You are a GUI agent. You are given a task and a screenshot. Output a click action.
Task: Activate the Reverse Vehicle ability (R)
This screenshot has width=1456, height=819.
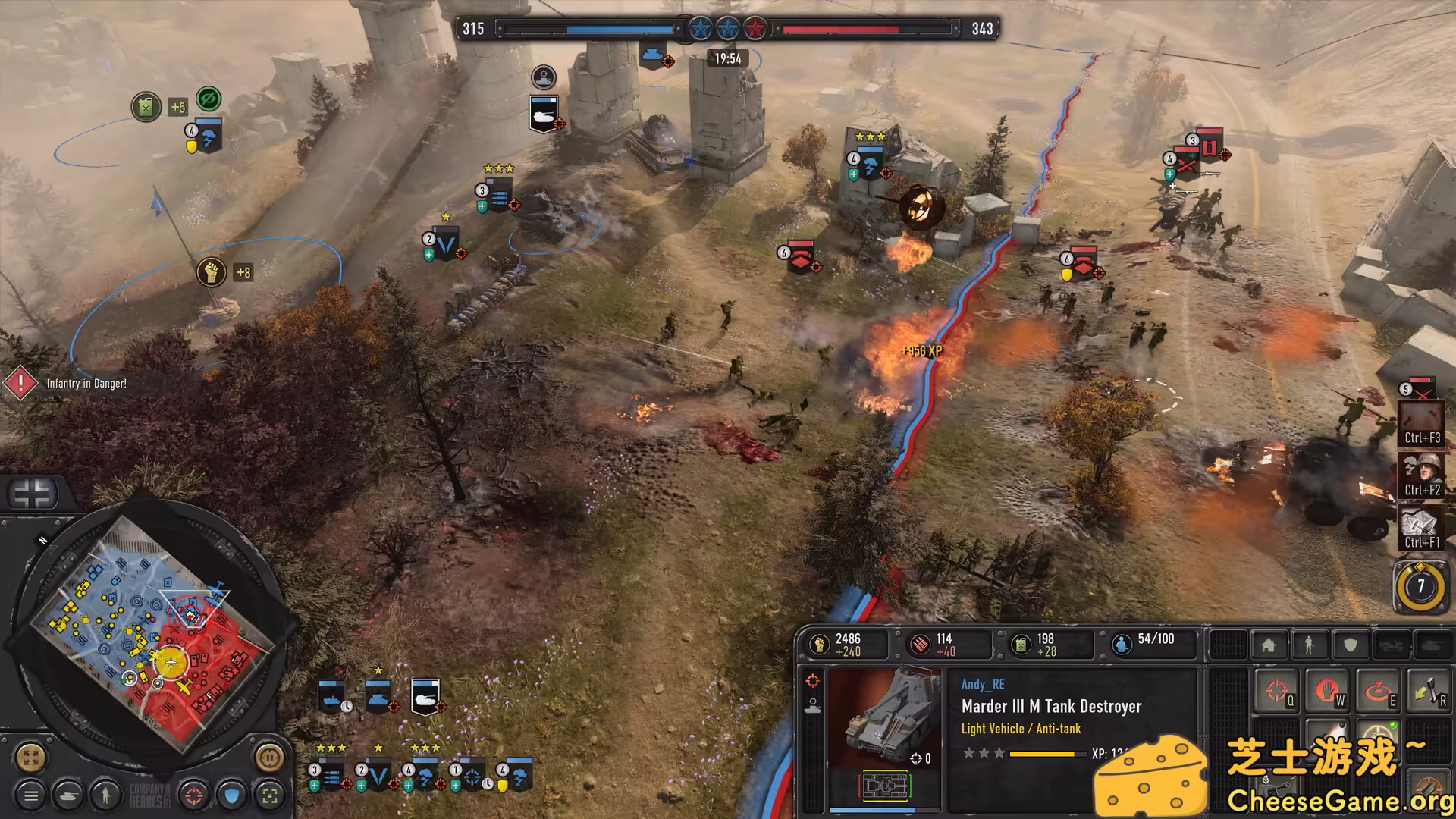point(1429,691)
